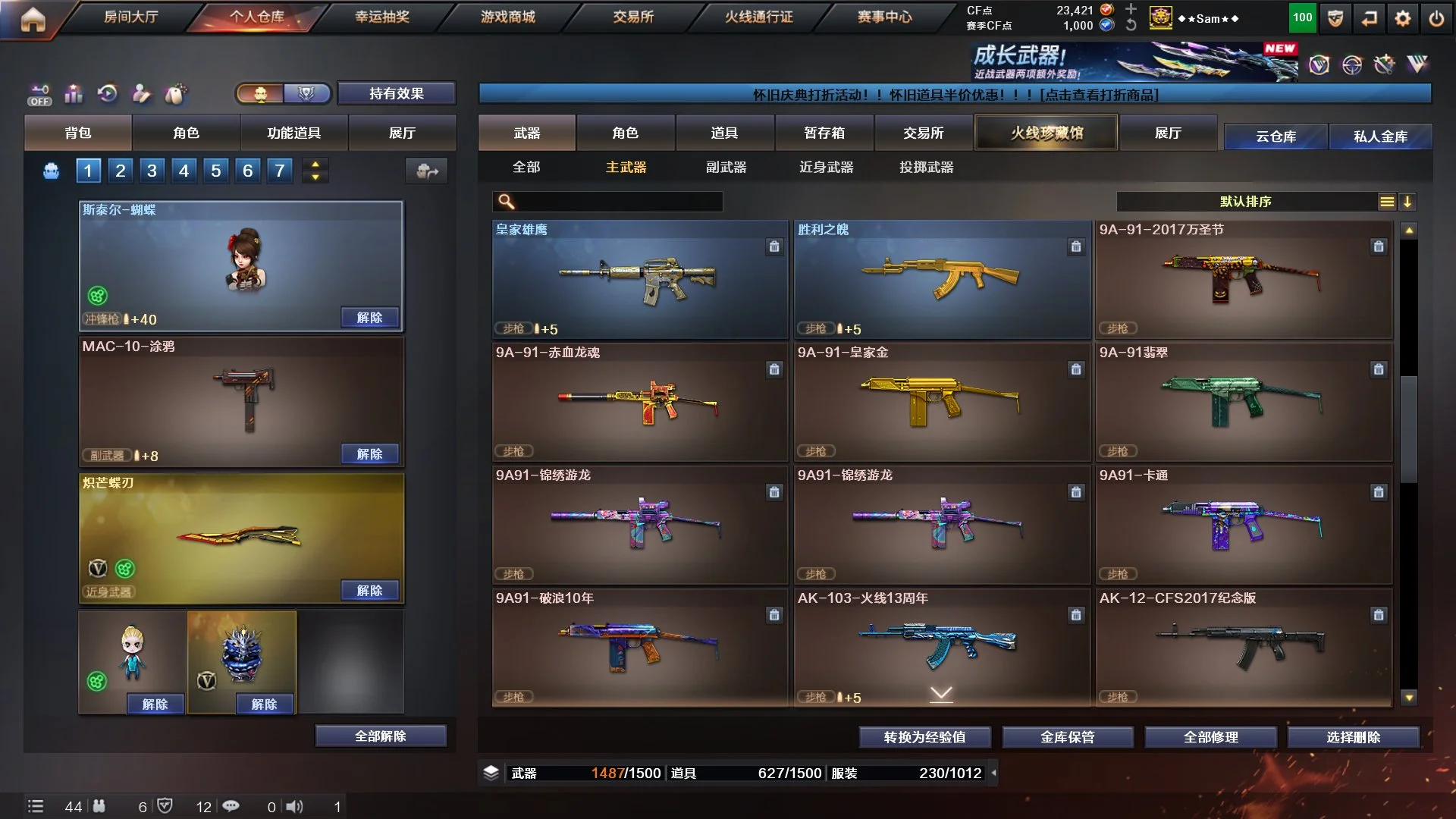Unequip the MAC-10-涂鸦 with 解除

[x=369, y=453]
